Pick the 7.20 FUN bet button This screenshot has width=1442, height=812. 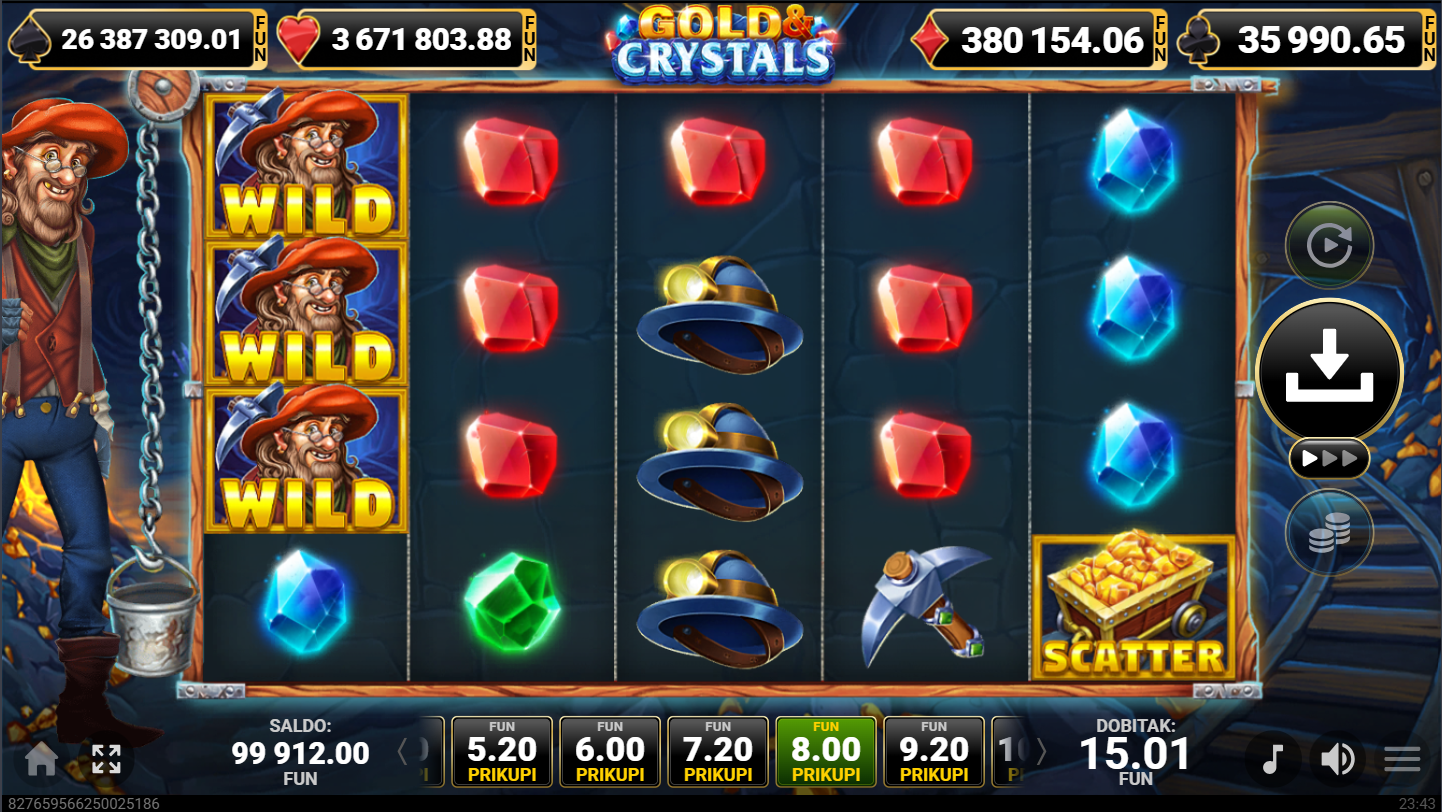(x=718, y=751)
